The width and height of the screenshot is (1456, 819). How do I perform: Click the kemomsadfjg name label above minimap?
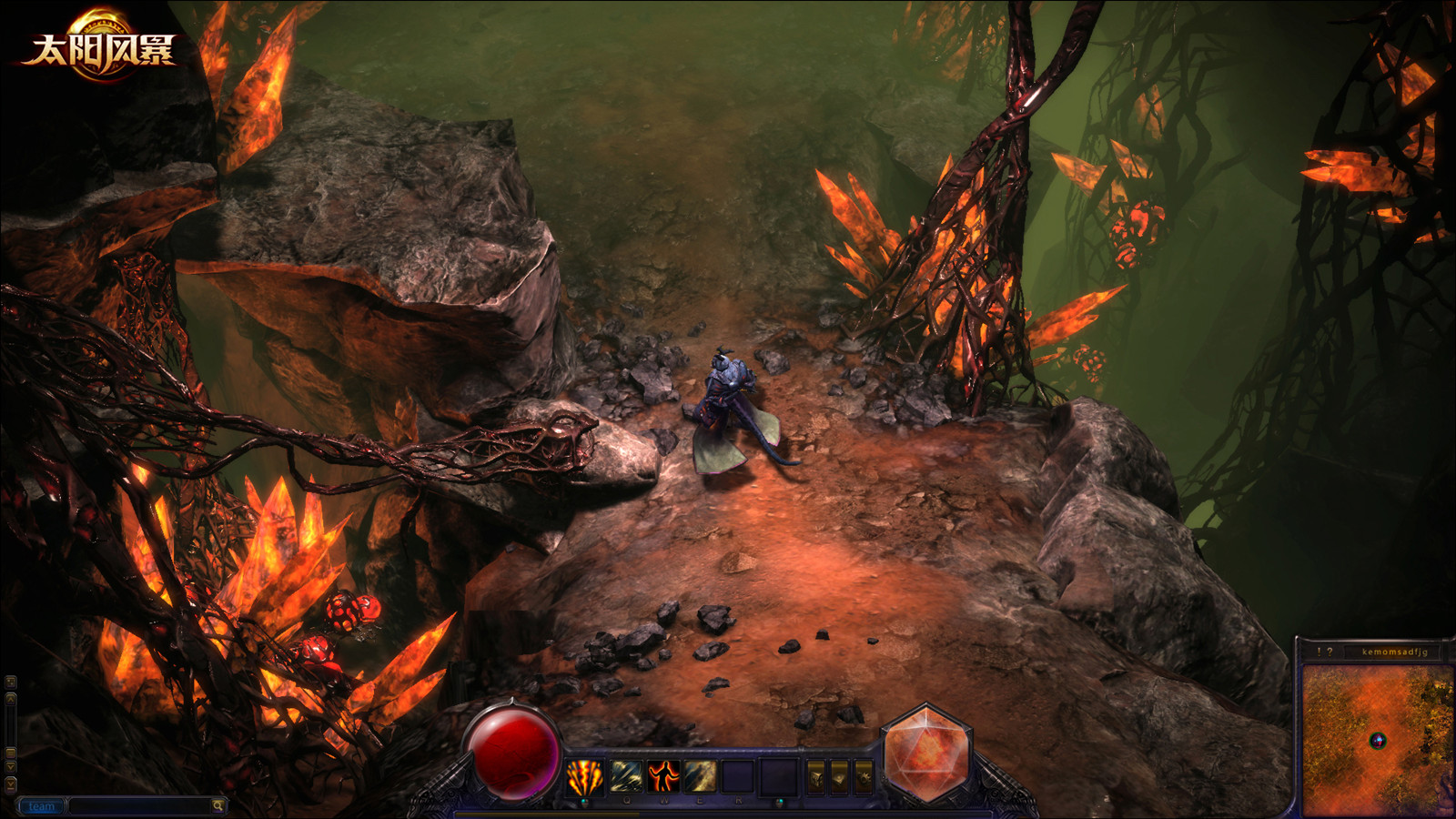pyautogui.click(x=1394, y=652)
